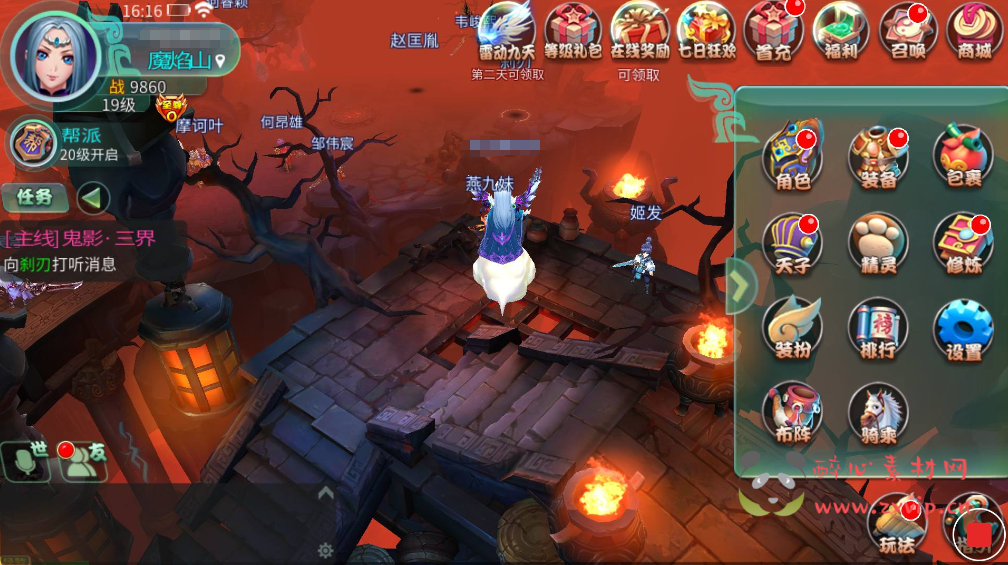Open the 帮派 guild button
This screenshot has width=1008, height=565.
(33, 143)
